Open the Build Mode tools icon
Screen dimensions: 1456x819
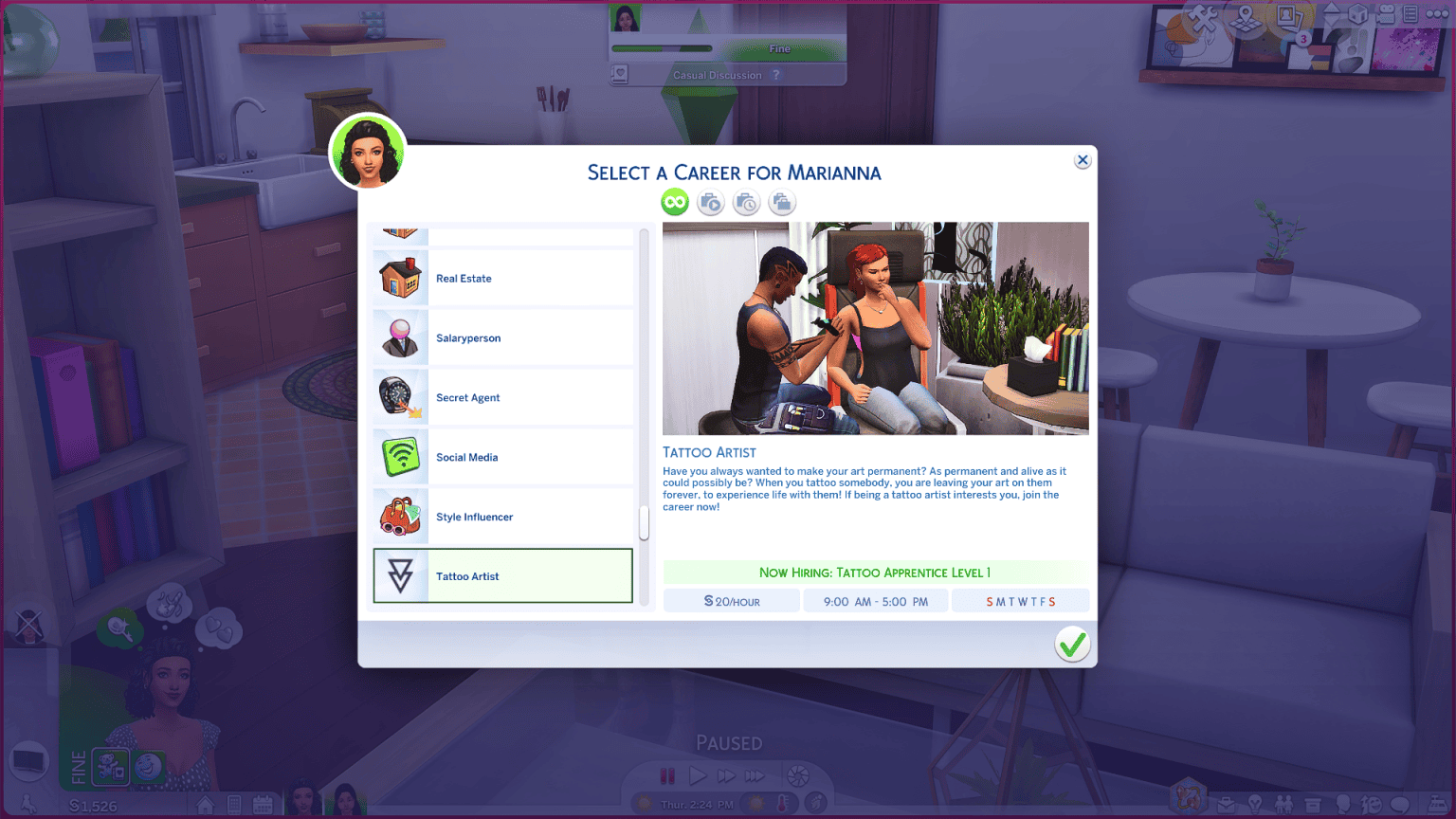pos(1202,16)
